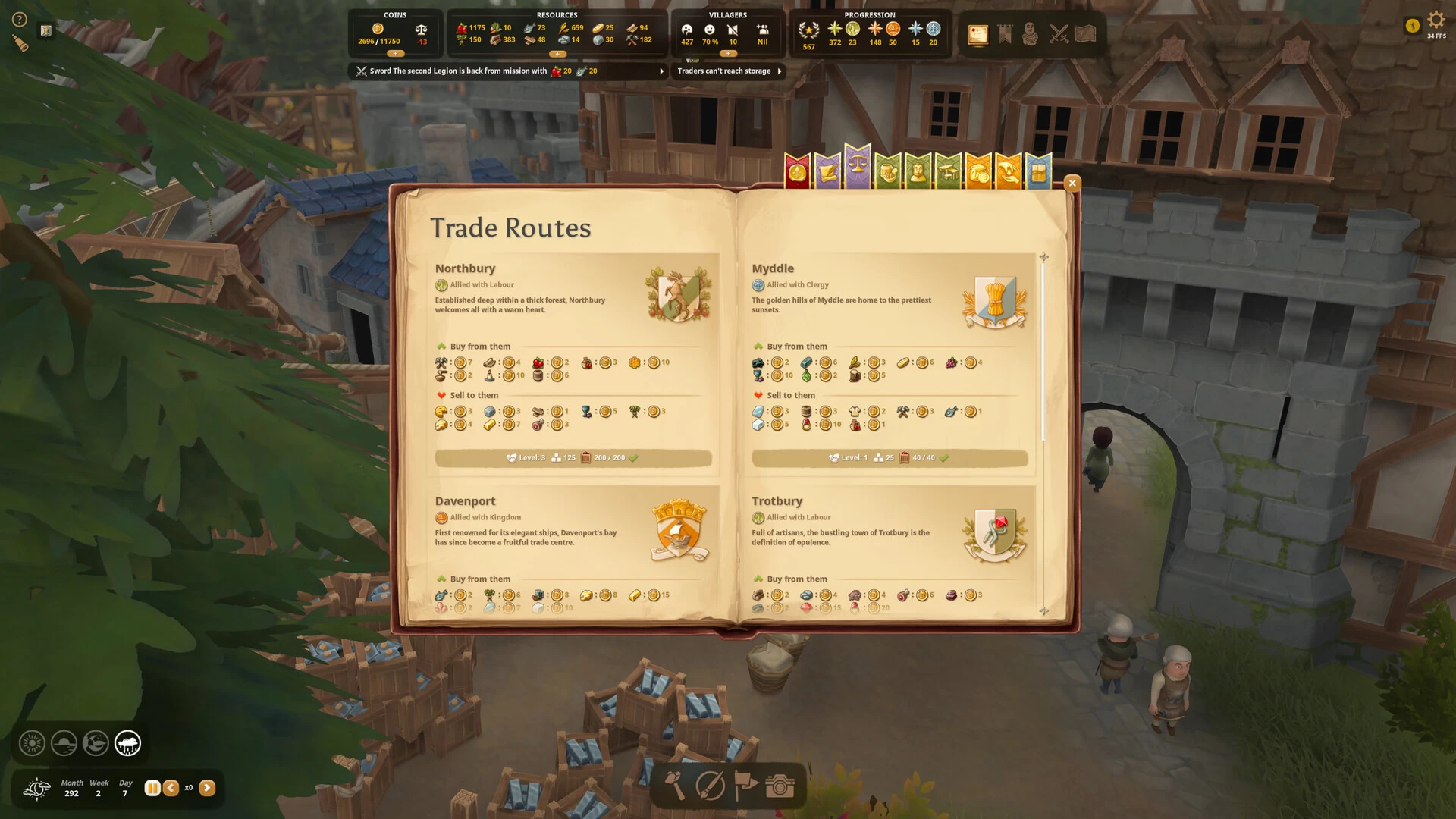The width and height of the screenshot is (1456, 819).
Task: Switch to the table and bench tab
Action: pos(948,172)
